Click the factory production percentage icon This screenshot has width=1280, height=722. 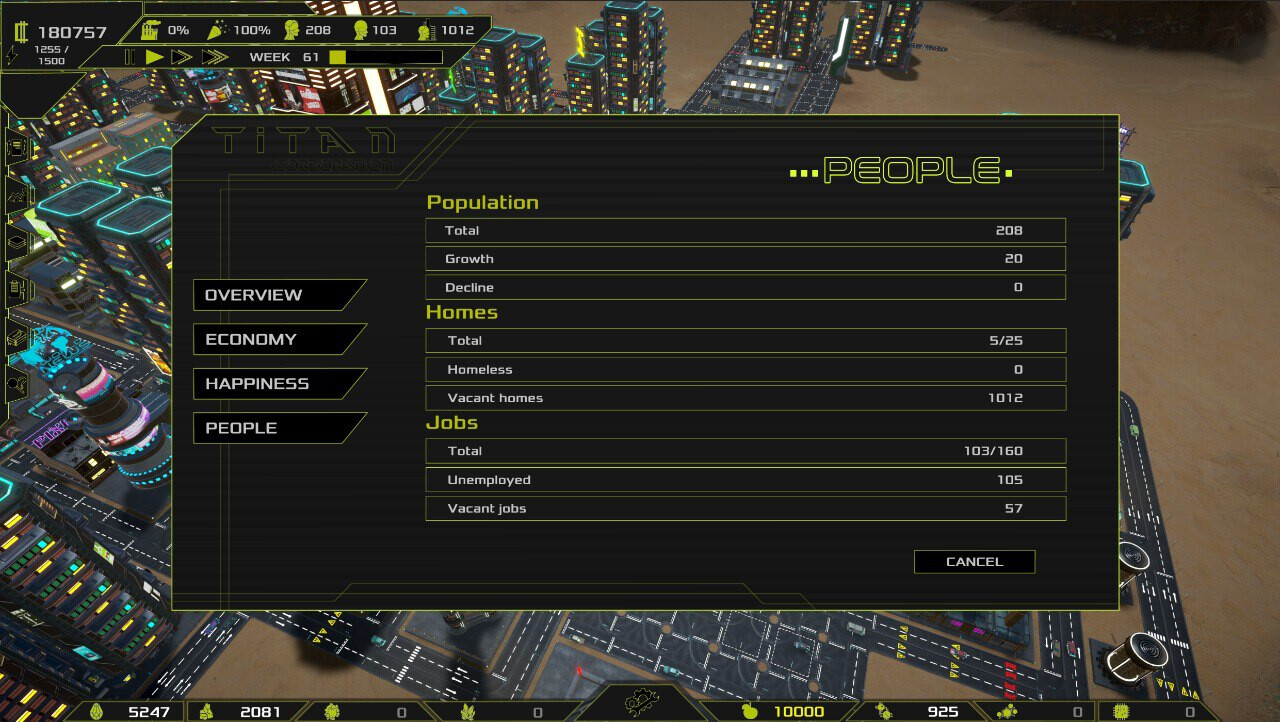(x=150, y=29)
